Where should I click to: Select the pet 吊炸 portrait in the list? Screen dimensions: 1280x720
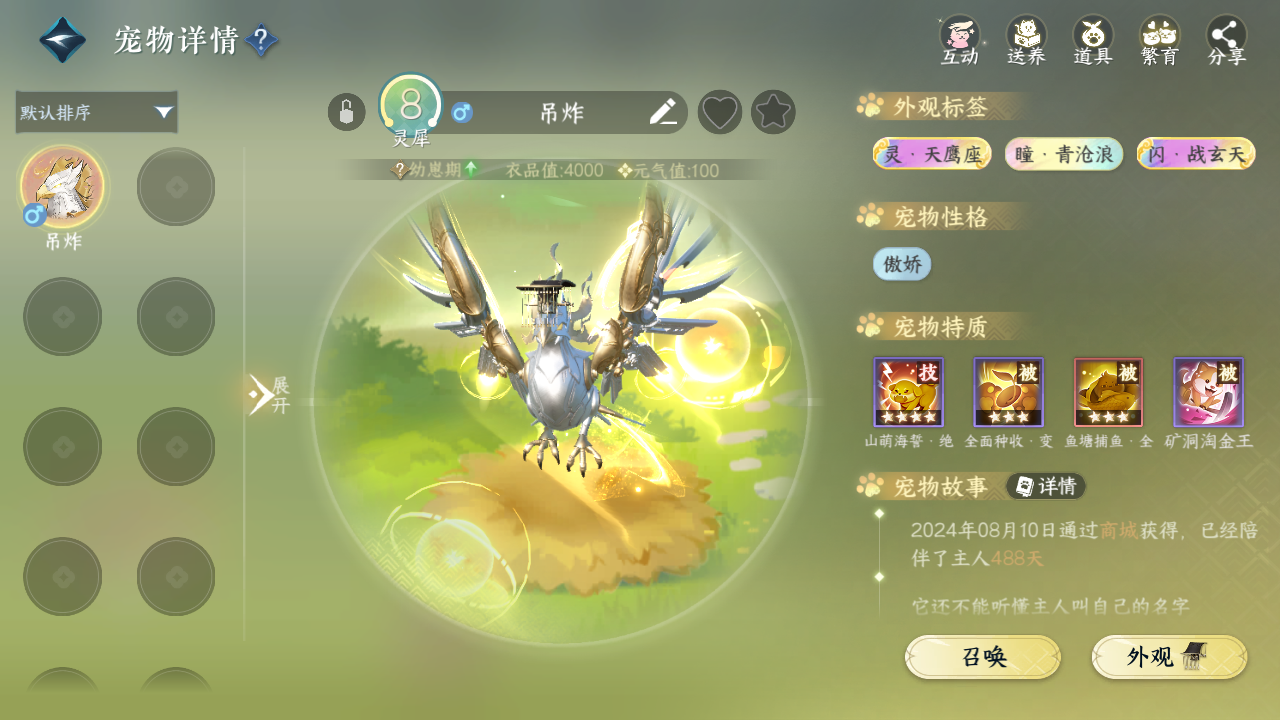click(x=62, y=187)
